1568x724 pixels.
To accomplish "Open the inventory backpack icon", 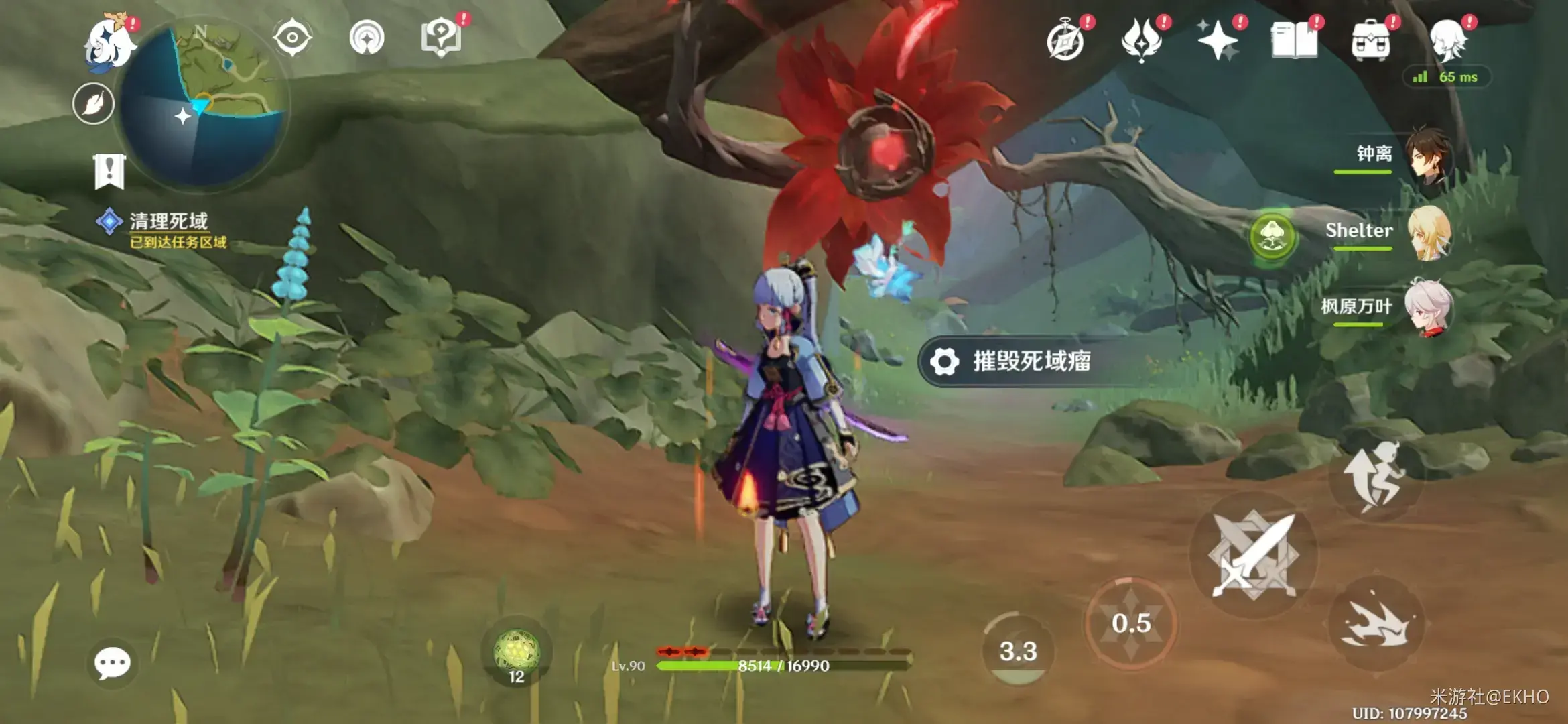I will point(1370,40).
